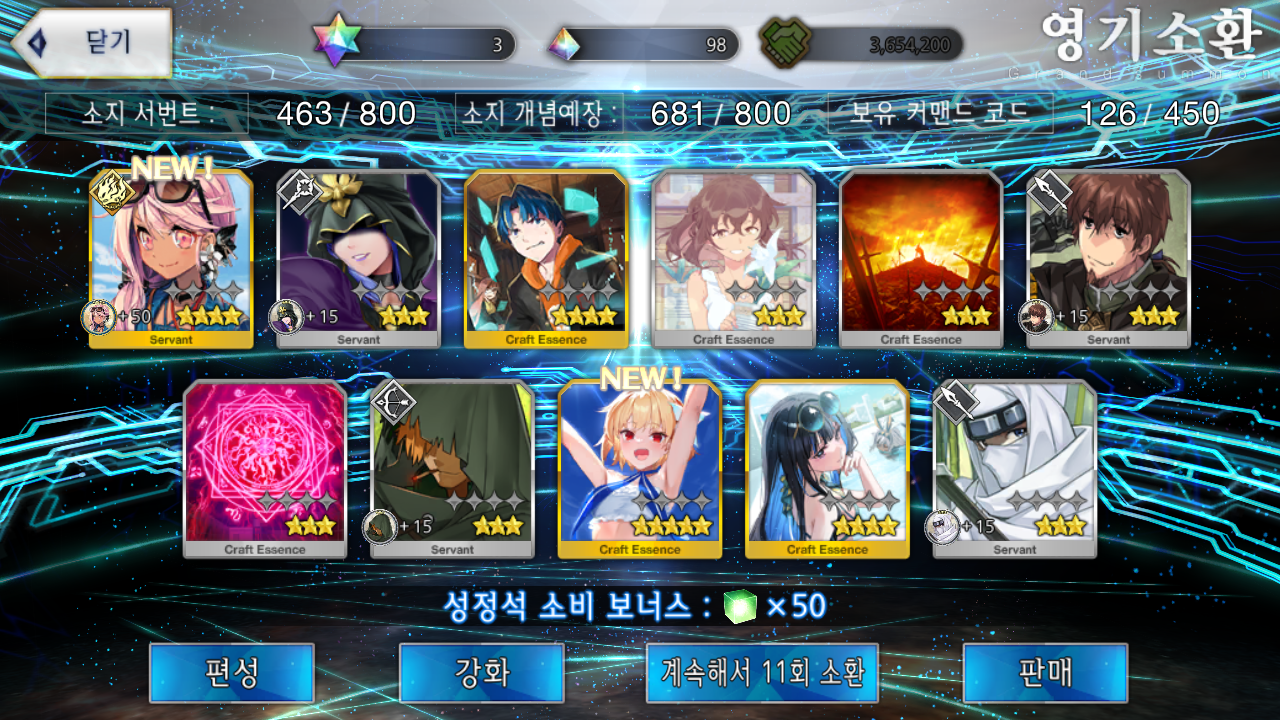Select the white-hooded goggles servant card
This screenshot has height=720, width=1280.
pyautogui.click(x=1014, y=468)
